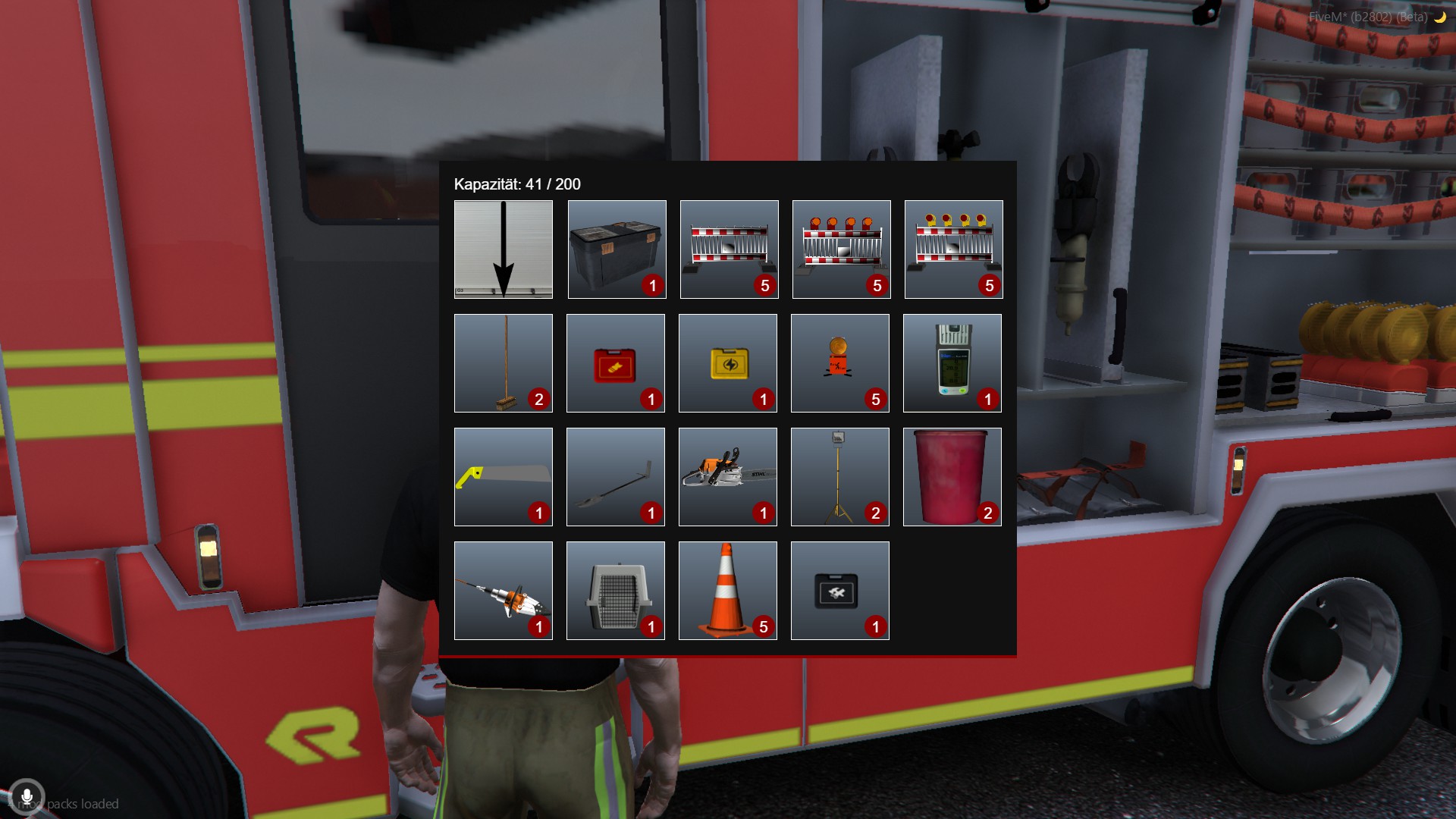Pick the red bucket slot
The image size is (1456, 819).
click(x=952, y=477)
